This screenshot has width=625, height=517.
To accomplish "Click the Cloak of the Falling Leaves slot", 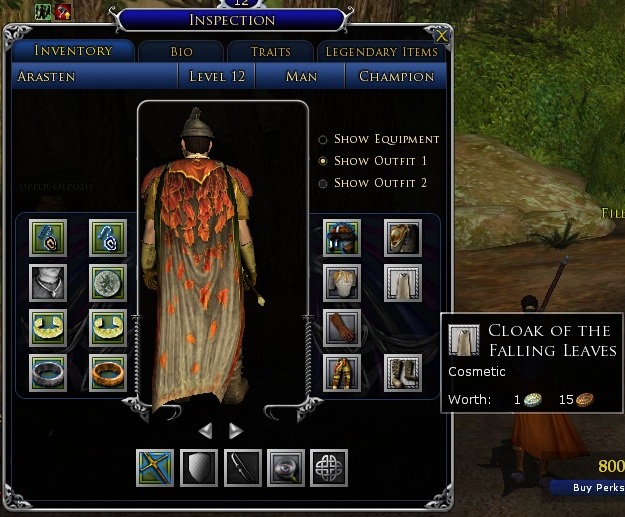I will (x=403, y=283).
